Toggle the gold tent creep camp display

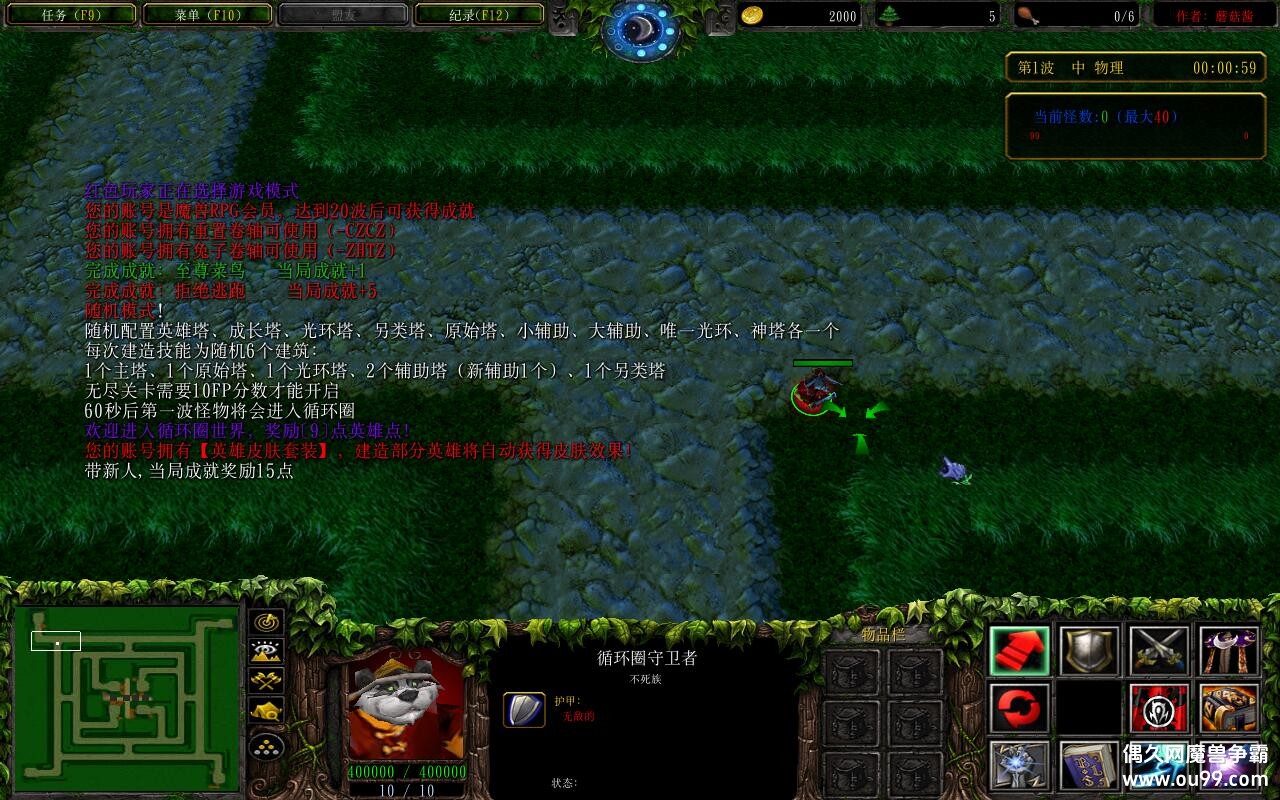265,710
